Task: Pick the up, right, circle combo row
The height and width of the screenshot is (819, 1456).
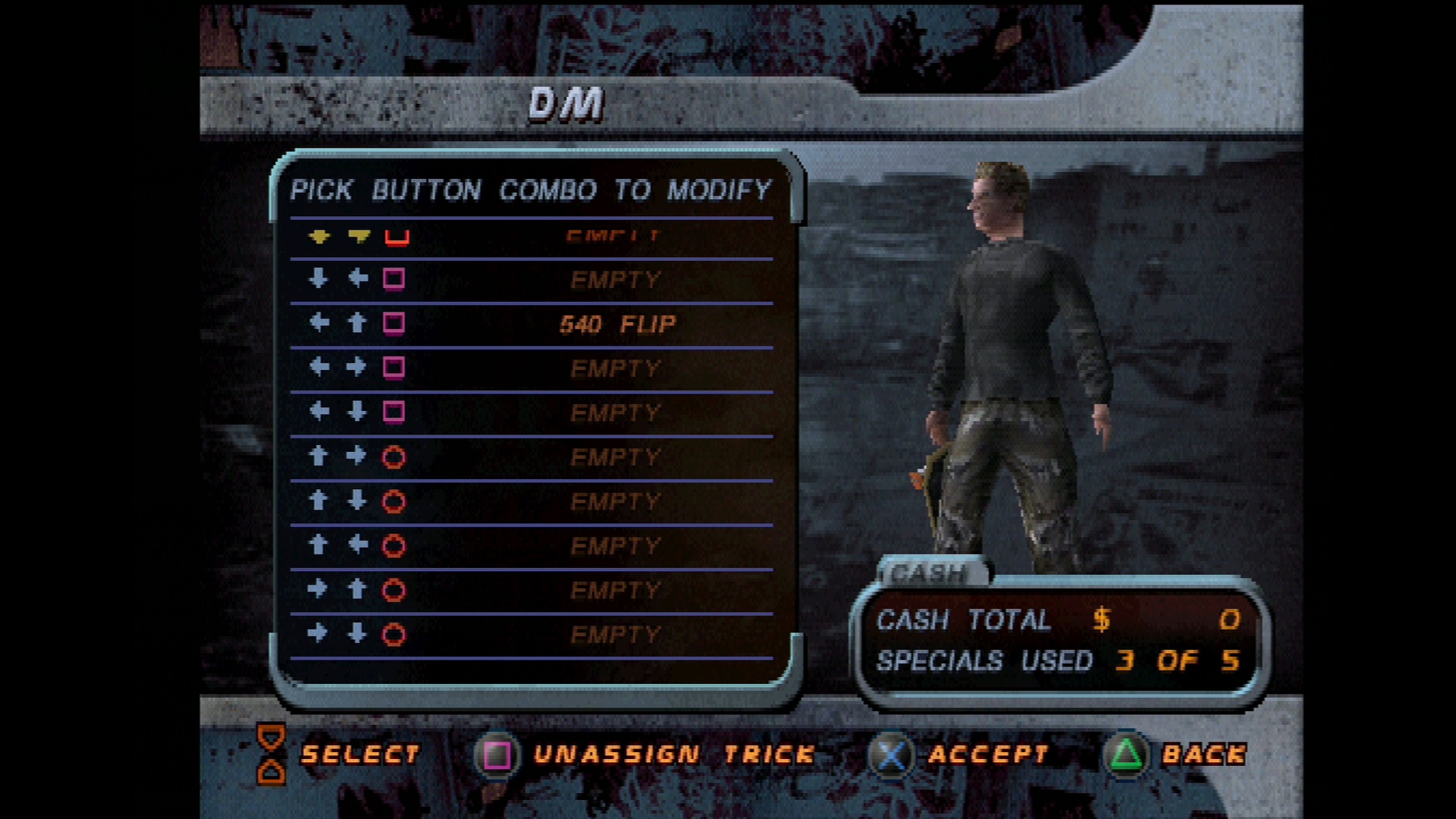Action: [x=531, y=457]
